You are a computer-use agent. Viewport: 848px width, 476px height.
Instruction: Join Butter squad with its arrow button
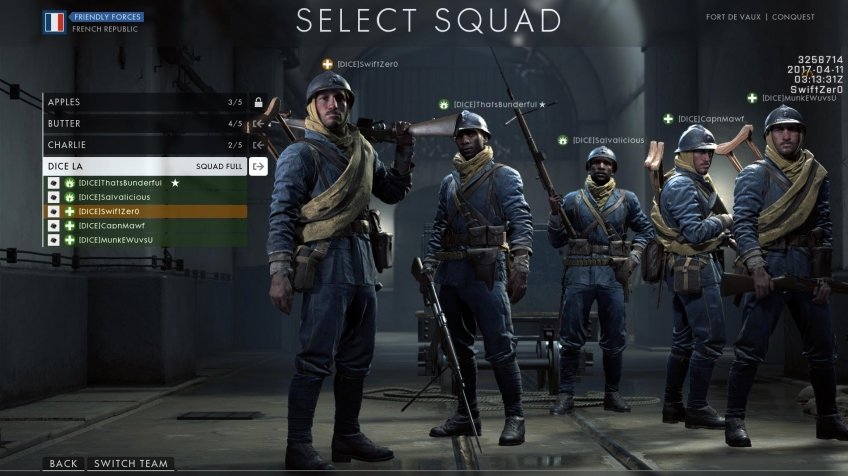coord(258,124)
